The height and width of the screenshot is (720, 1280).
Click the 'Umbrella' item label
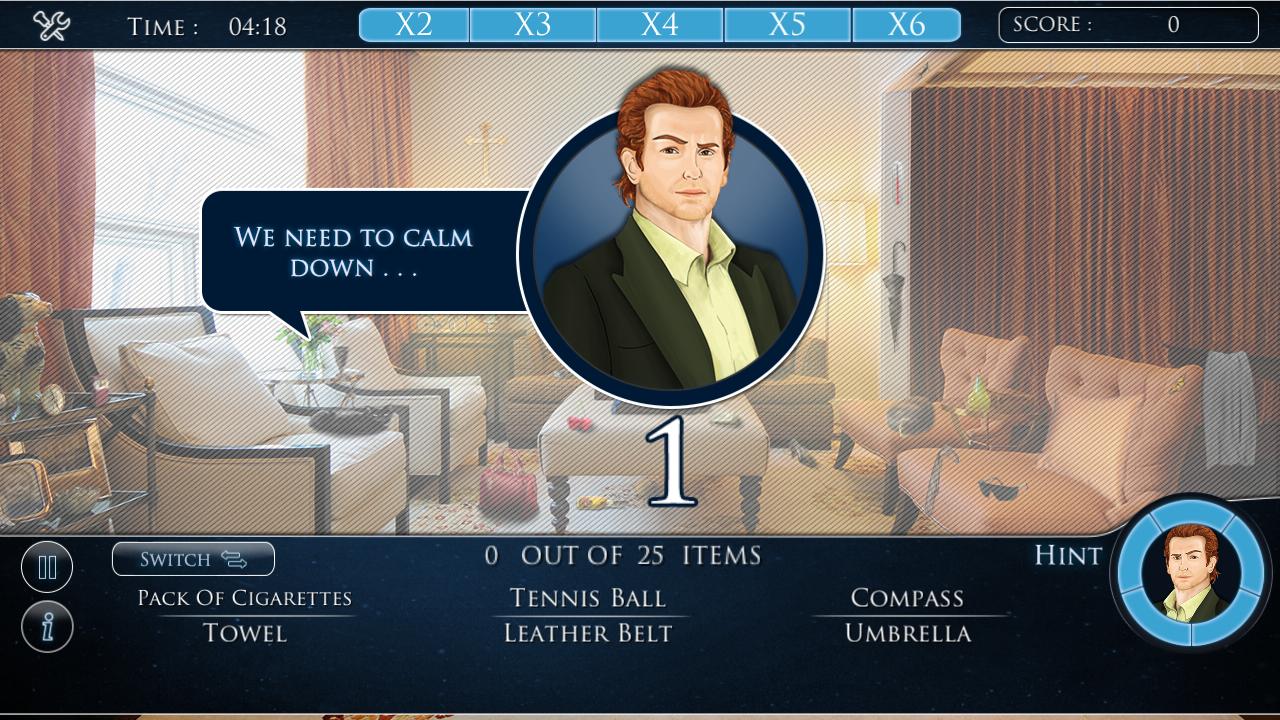pos(908,633)
